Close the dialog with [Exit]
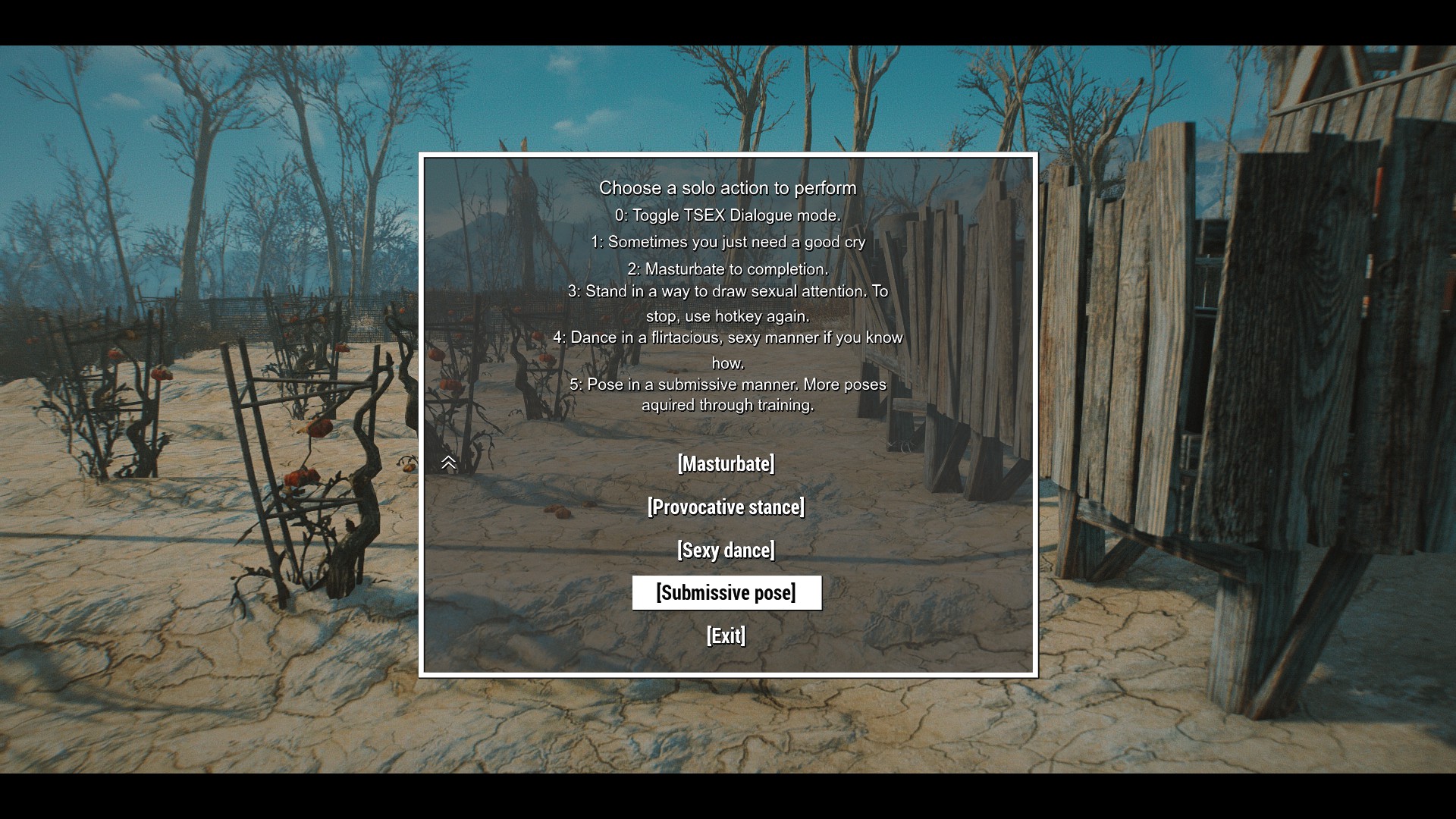The image size is (1456, 819). point(726,636)
